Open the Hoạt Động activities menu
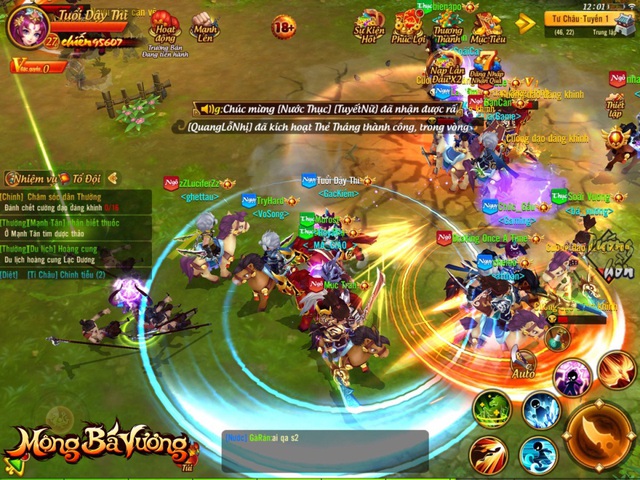 click(164, 25)
